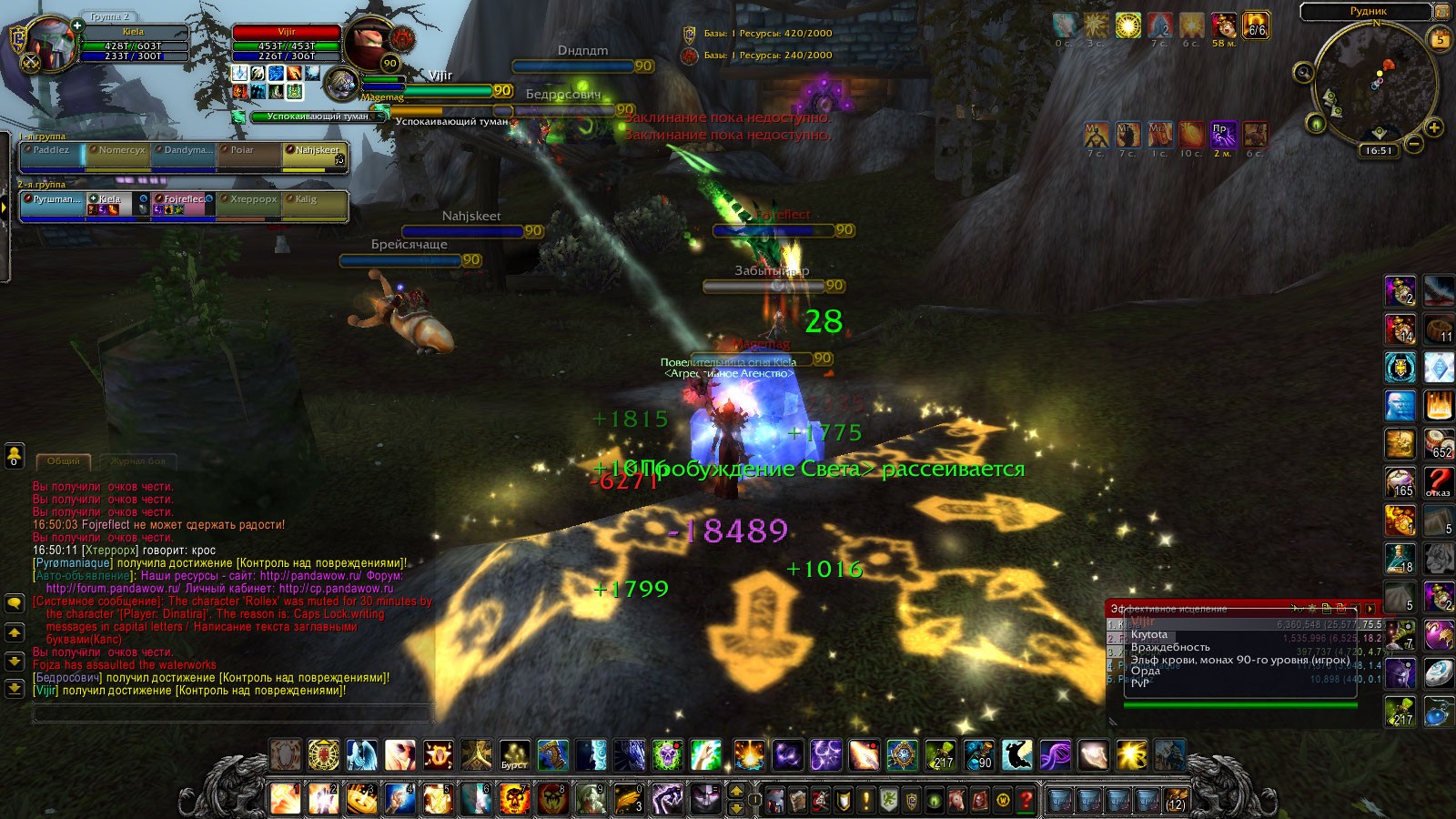Click the action bar page up arrow
The image size is (1456, 819).
pyautogui.click(x=736, y=791)
